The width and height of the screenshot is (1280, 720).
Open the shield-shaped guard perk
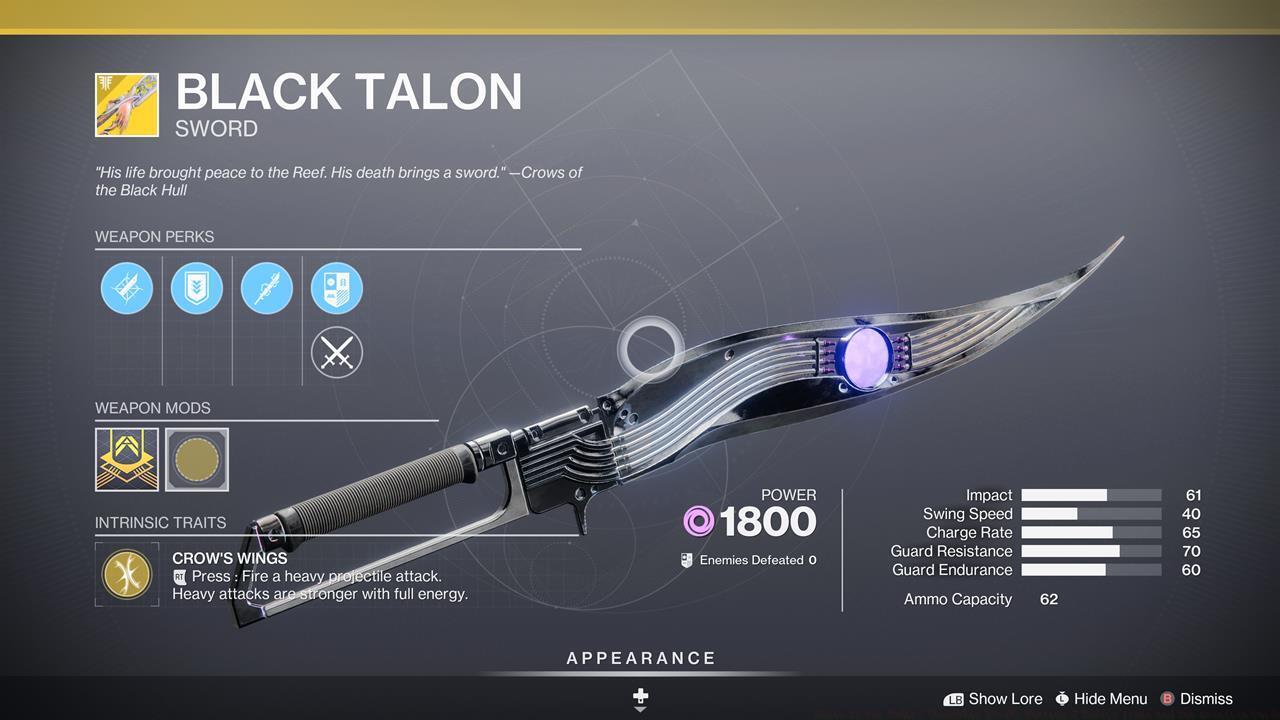197,288
